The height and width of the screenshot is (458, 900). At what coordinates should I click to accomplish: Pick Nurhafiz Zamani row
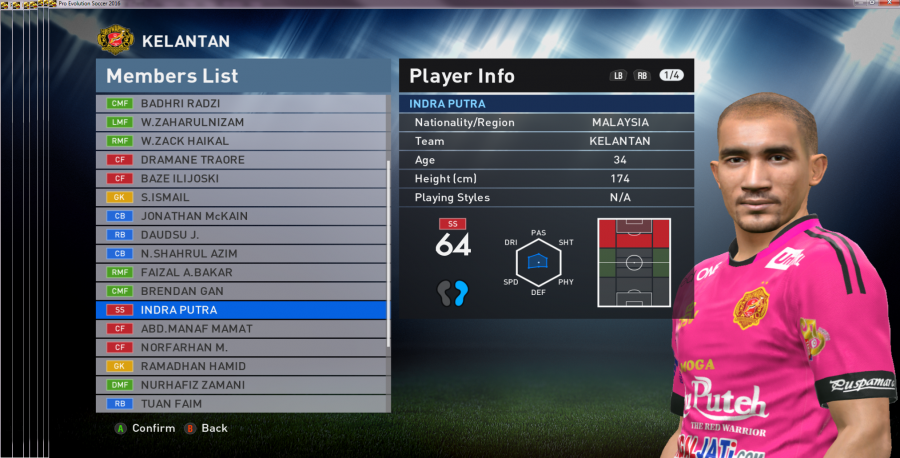[242, 385]
